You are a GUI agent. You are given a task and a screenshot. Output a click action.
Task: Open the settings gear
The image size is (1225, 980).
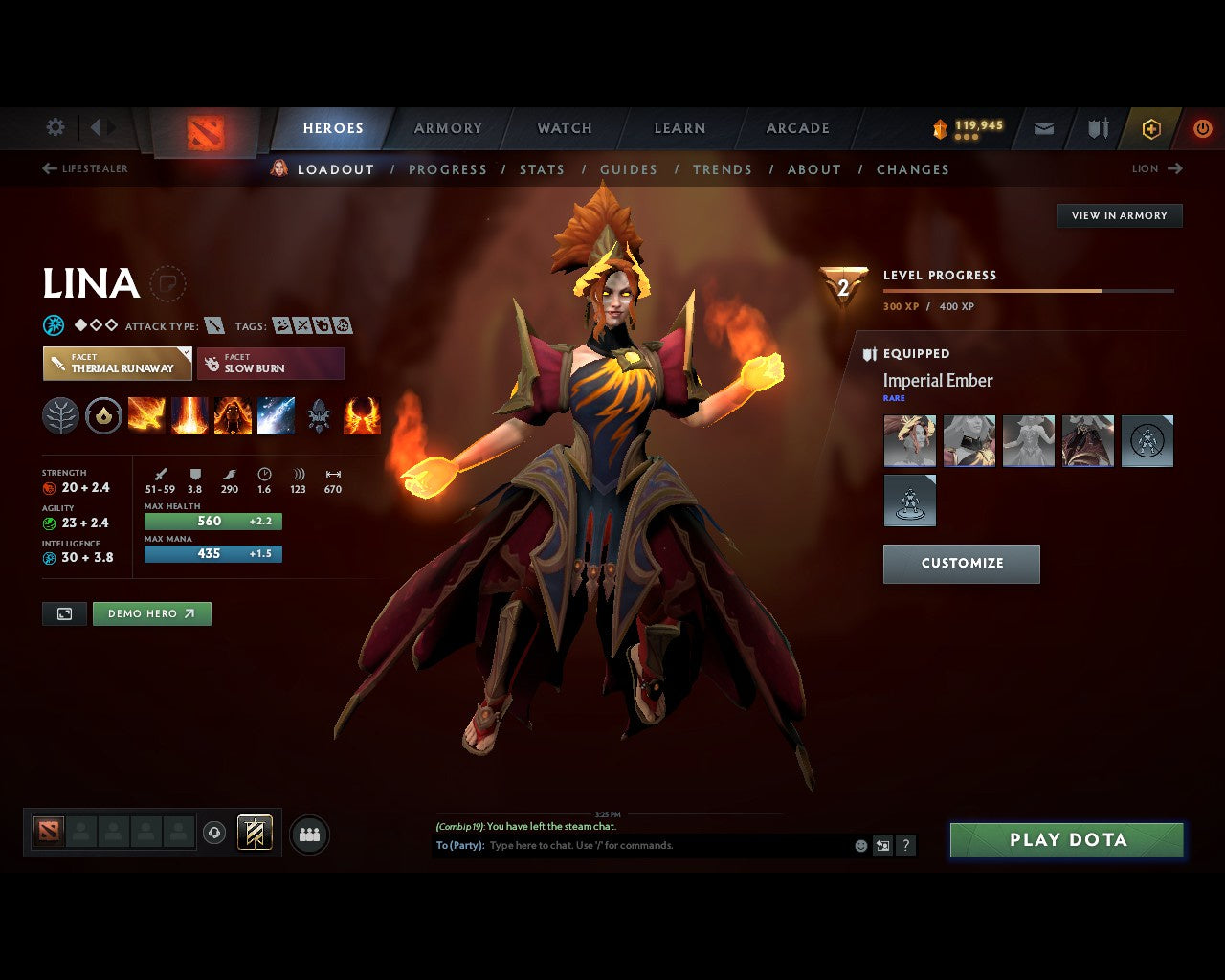(x=55, y=126)
